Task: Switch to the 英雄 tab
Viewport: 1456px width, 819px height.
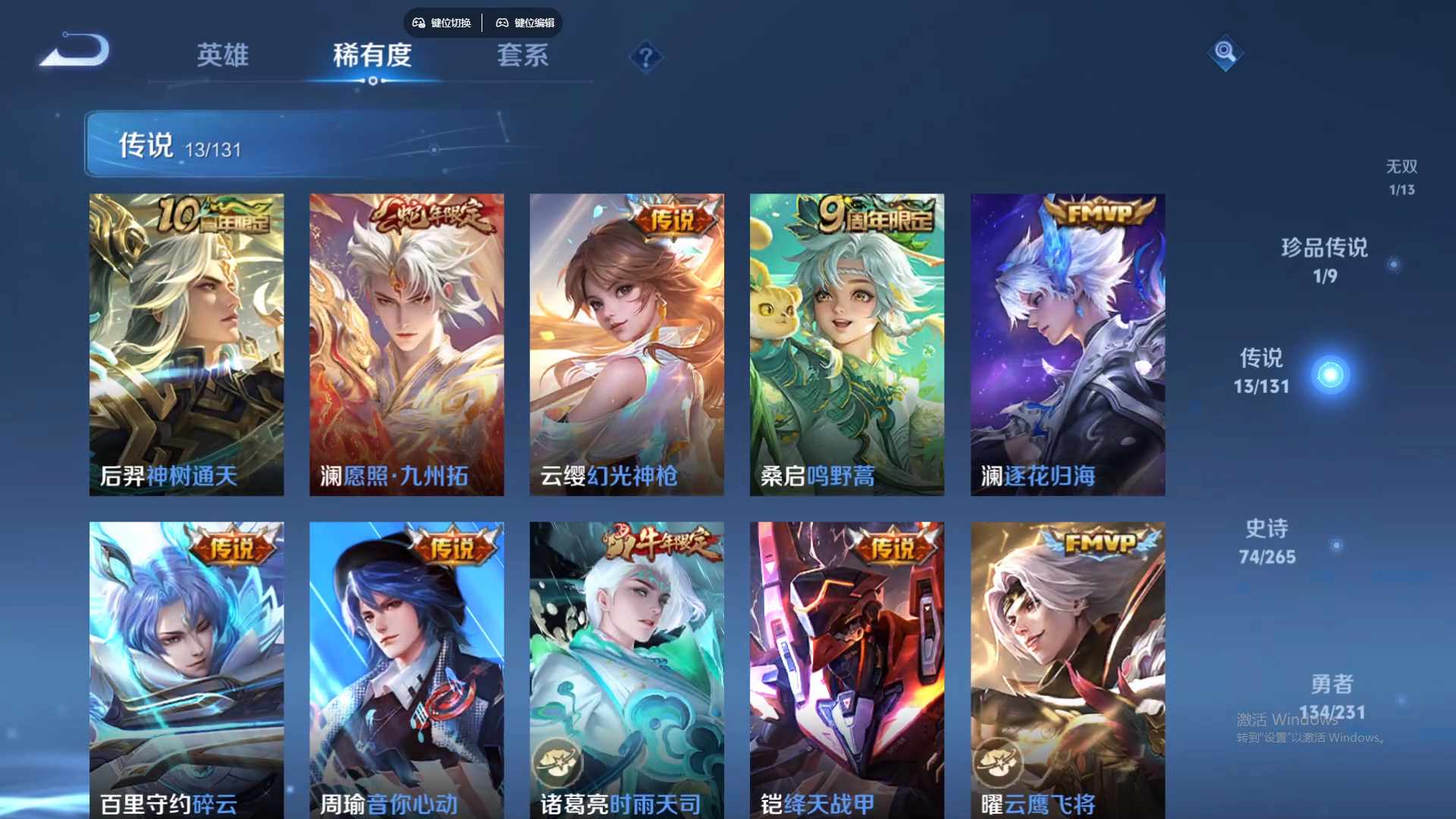Action: click(x=223, y=55)
